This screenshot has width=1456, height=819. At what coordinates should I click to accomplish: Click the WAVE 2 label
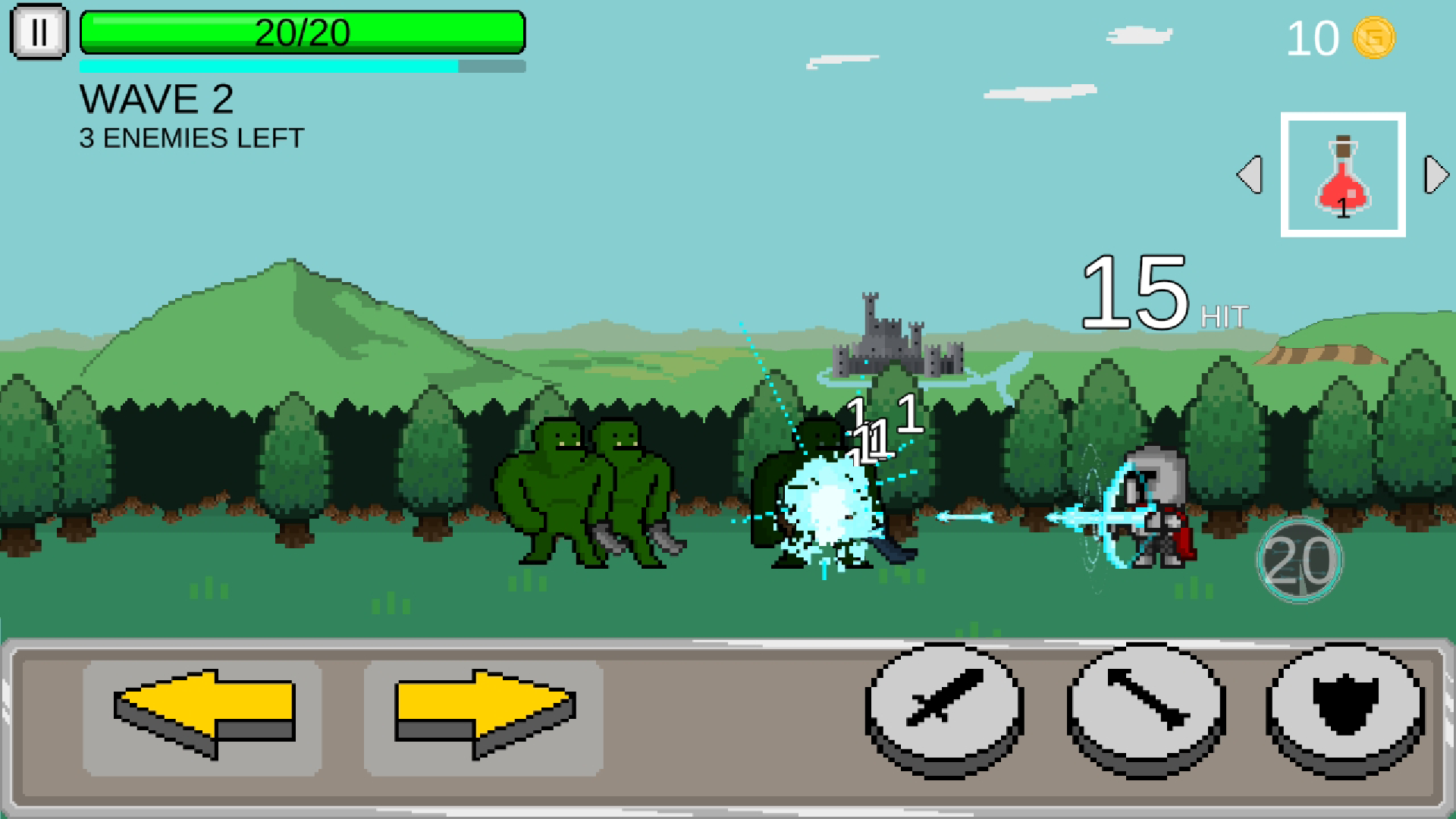[x=157, y=98]
